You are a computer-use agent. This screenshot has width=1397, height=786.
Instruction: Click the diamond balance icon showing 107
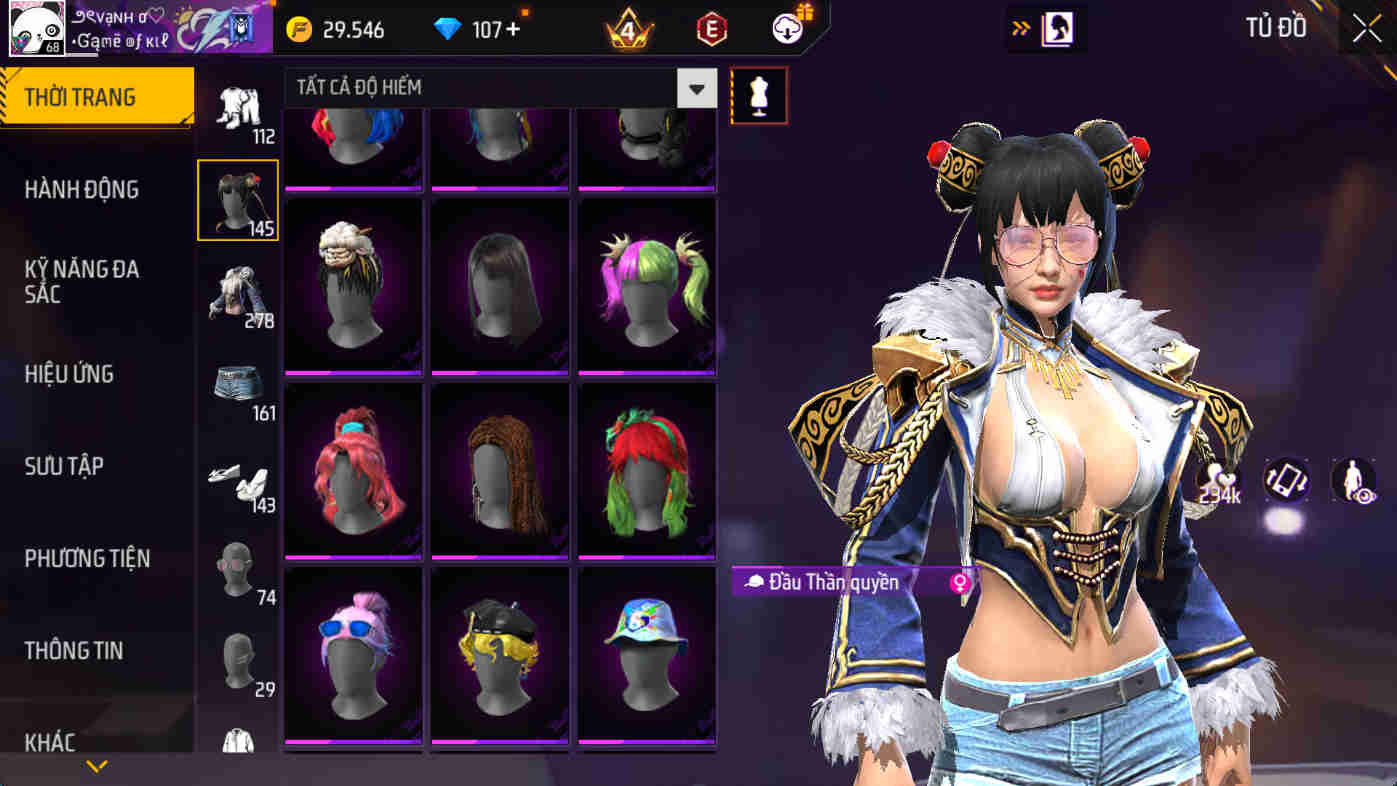point(445,29)
